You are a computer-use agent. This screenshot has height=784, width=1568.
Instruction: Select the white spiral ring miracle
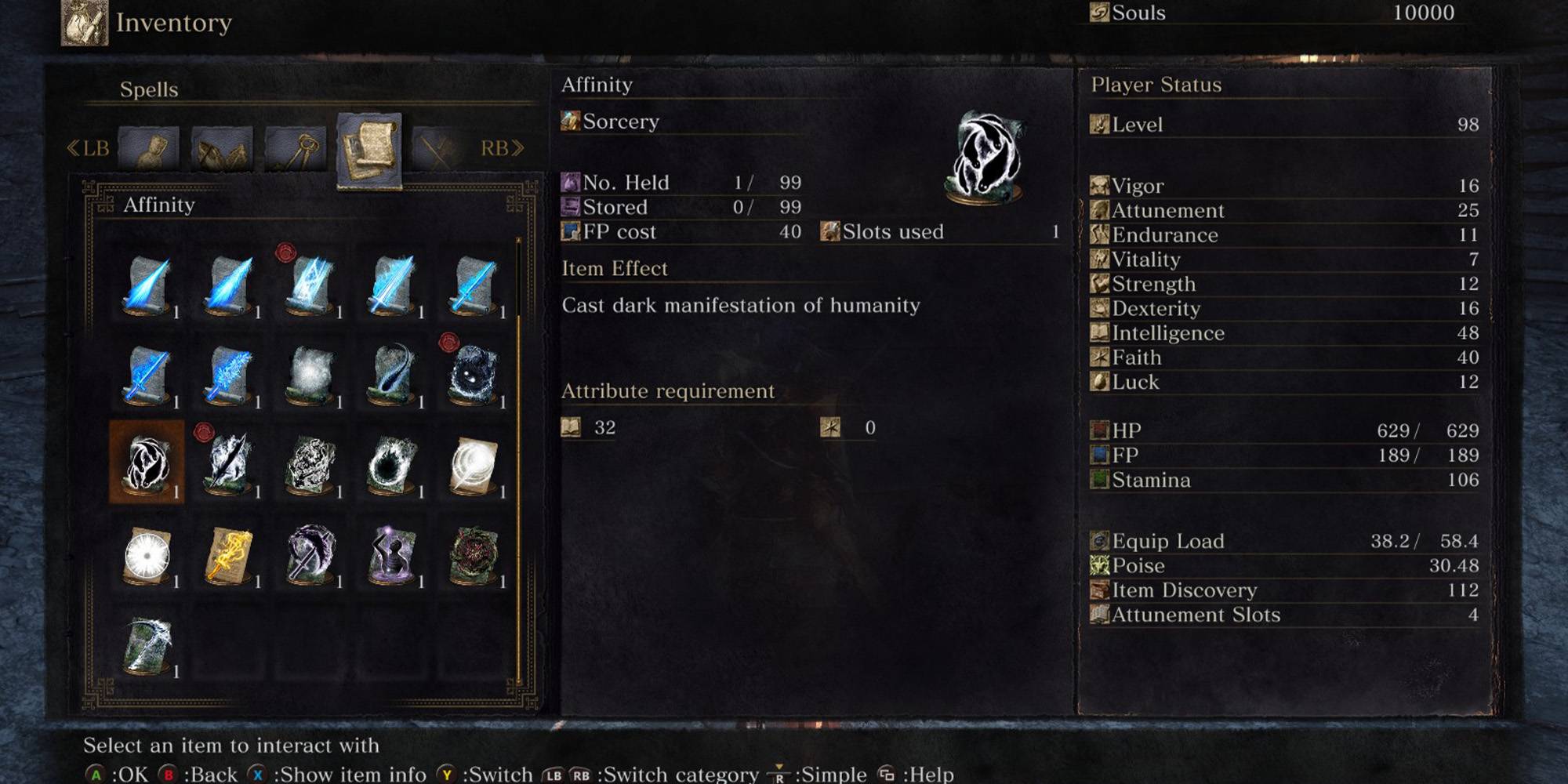pyautogui.click(x=474, y=464)
